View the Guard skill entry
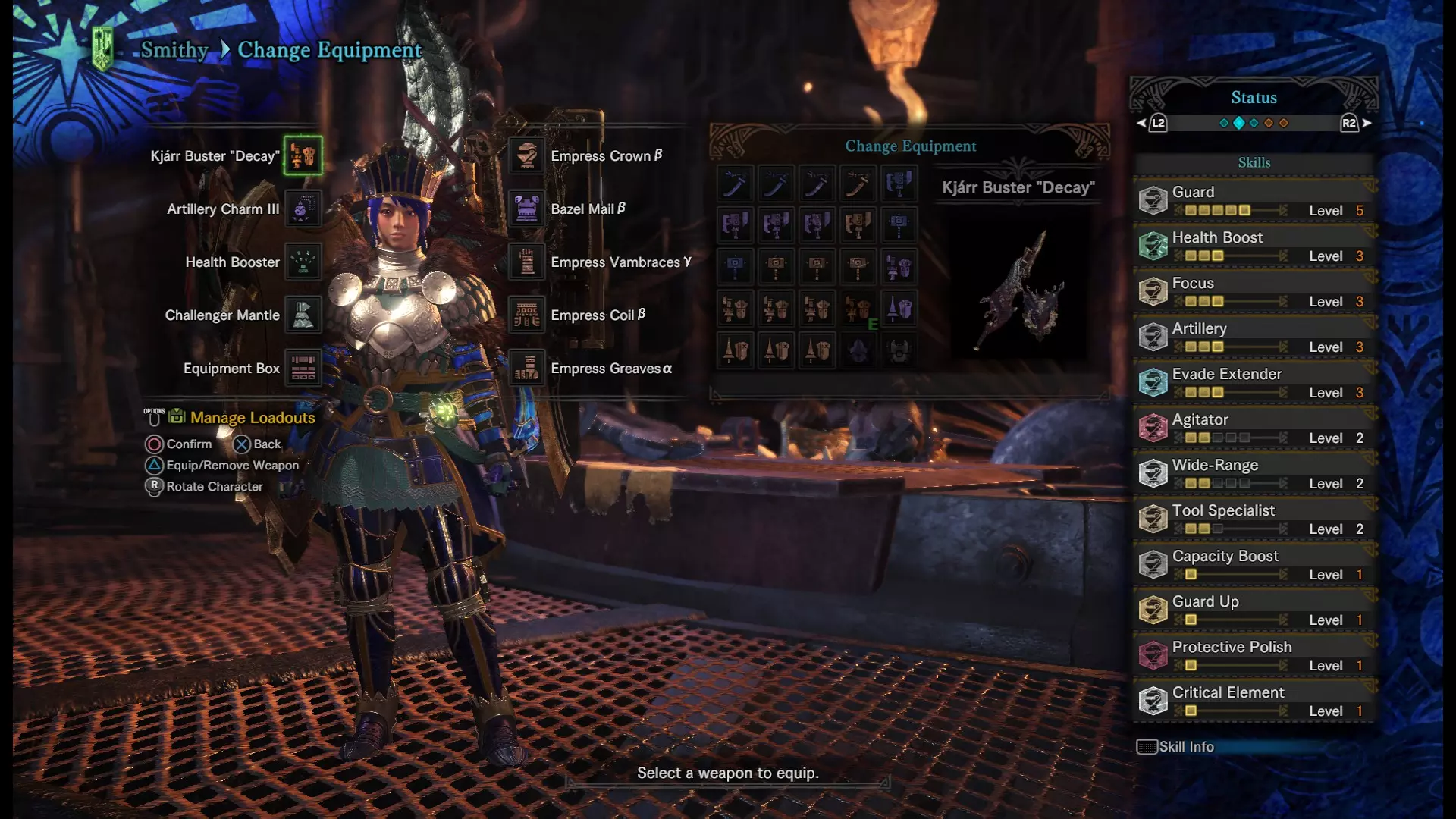 pyautogui.click(x=1254, y=200)
